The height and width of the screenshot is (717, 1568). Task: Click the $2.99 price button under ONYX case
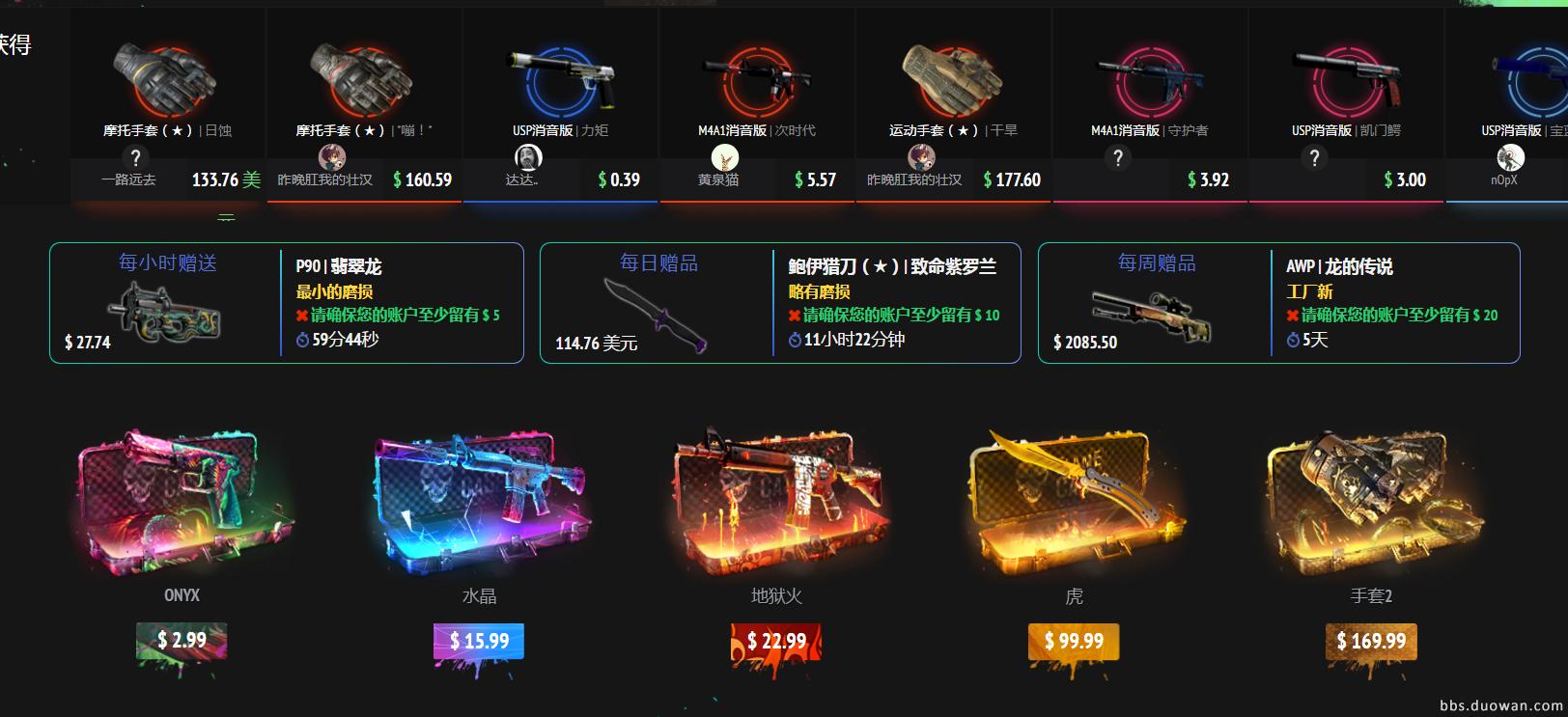point(183,639)
